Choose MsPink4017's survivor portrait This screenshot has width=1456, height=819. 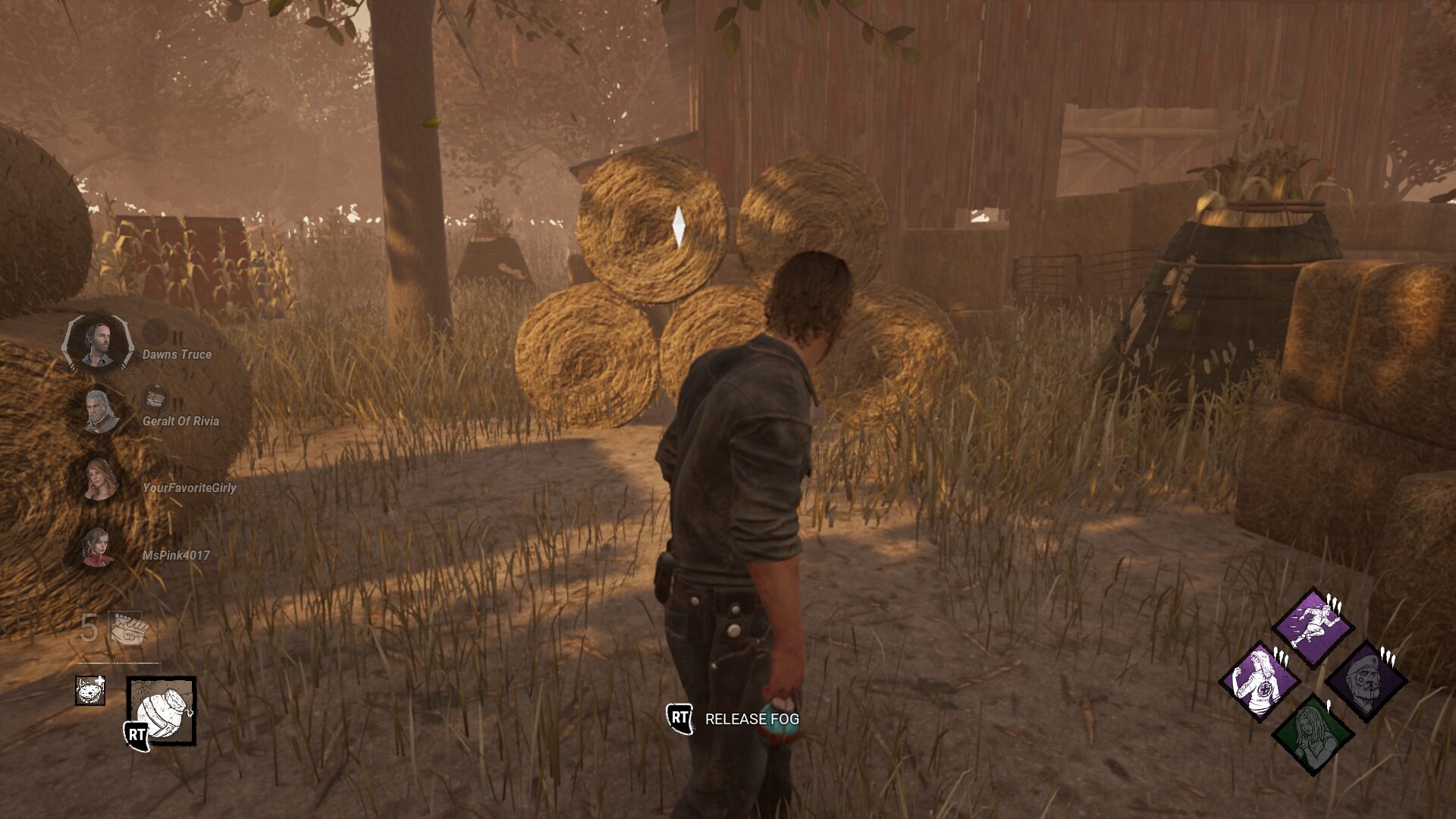point(98,547)
